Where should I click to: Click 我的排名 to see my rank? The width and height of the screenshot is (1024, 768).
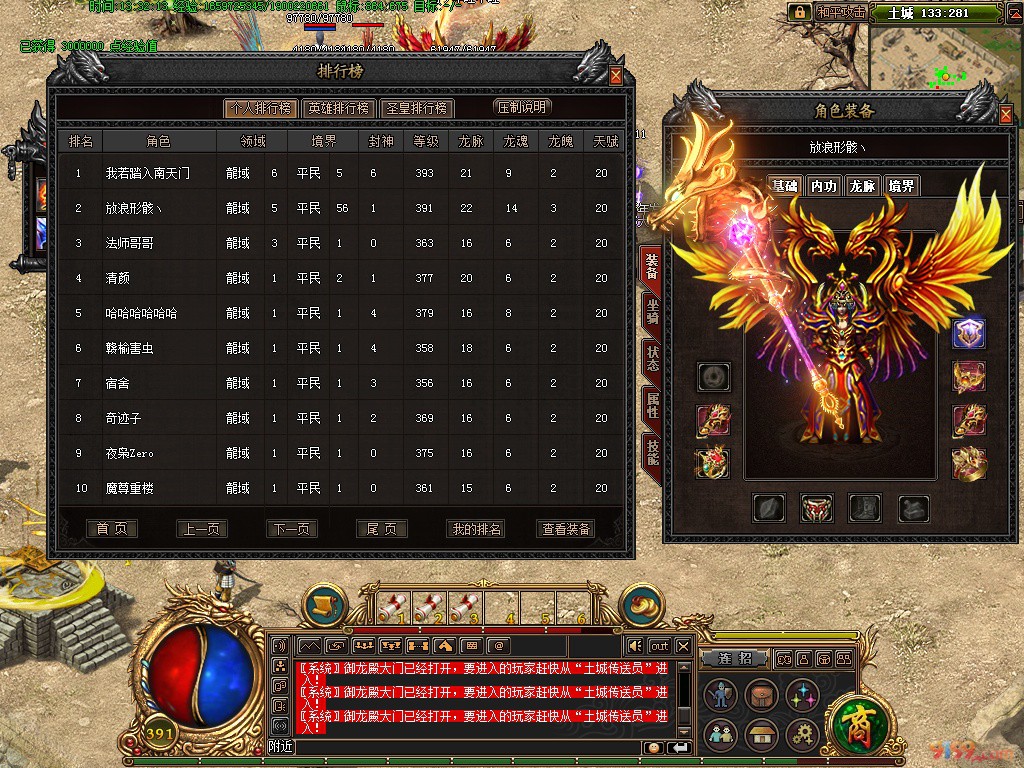476,529
